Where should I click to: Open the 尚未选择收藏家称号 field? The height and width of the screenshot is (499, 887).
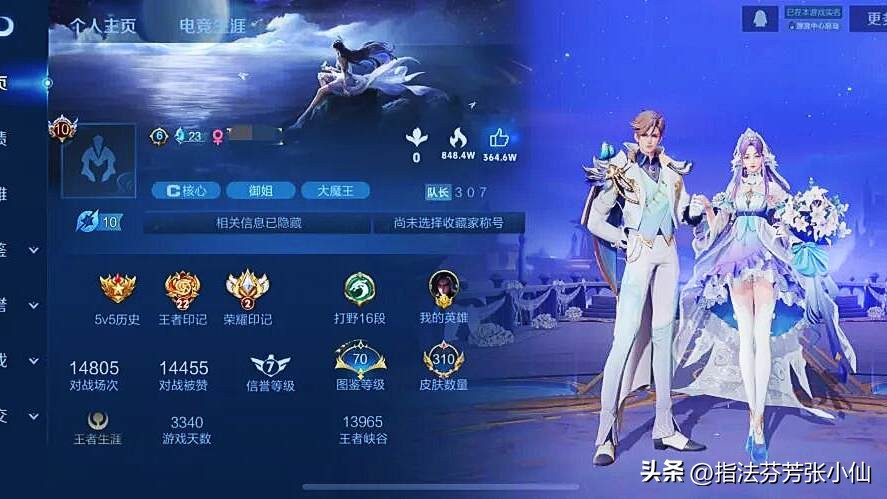coord(448,222)
